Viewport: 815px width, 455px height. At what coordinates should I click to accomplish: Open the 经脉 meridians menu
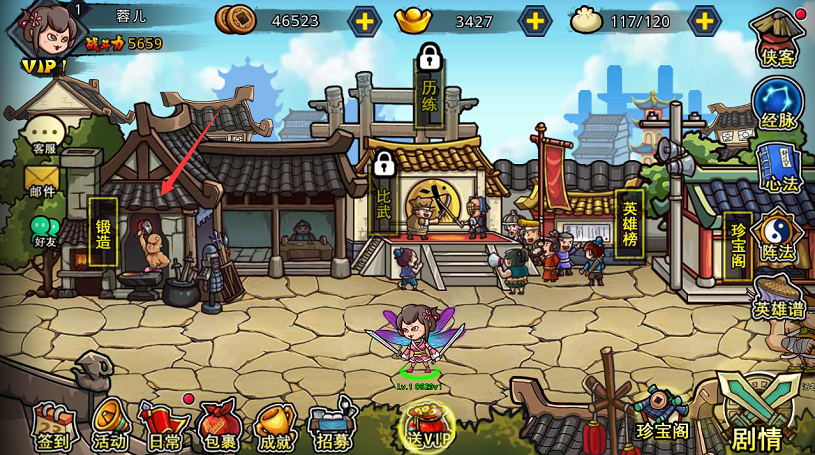click(778, 106)
